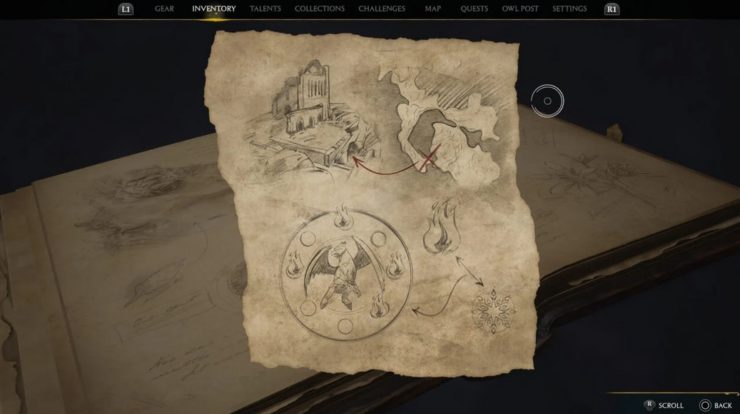Open the Challenges tab

pos(383,9)
